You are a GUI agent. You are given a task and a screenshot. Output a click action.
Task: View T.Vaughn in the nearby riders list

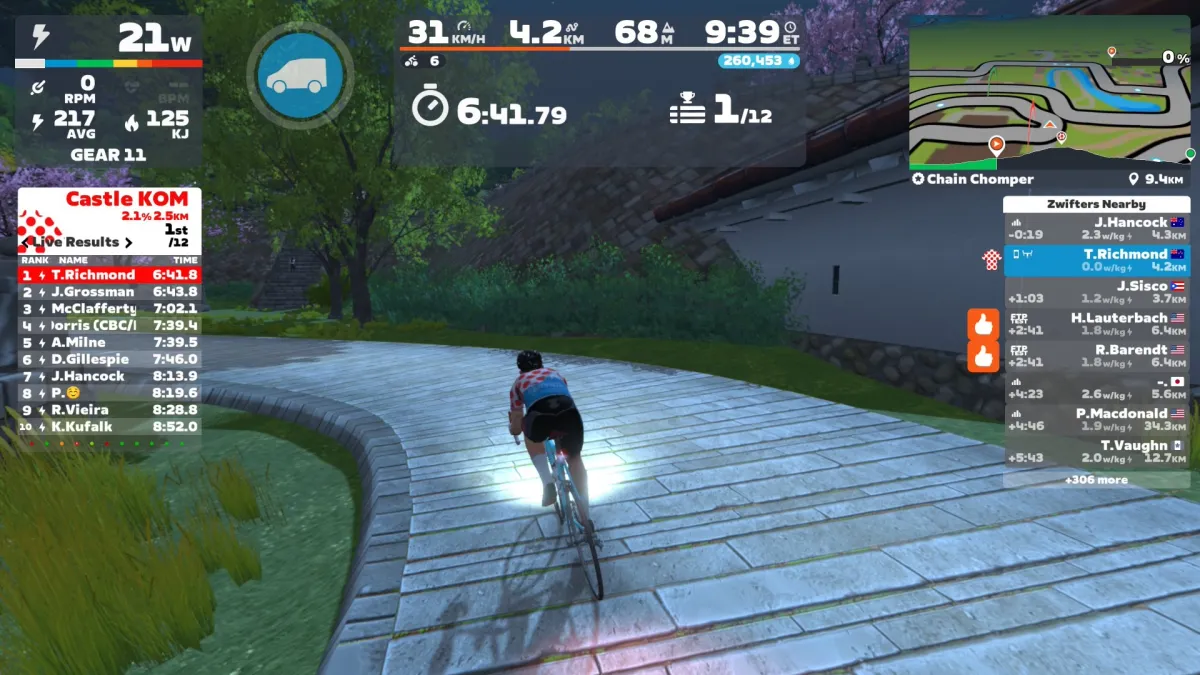coord(1097,451)
